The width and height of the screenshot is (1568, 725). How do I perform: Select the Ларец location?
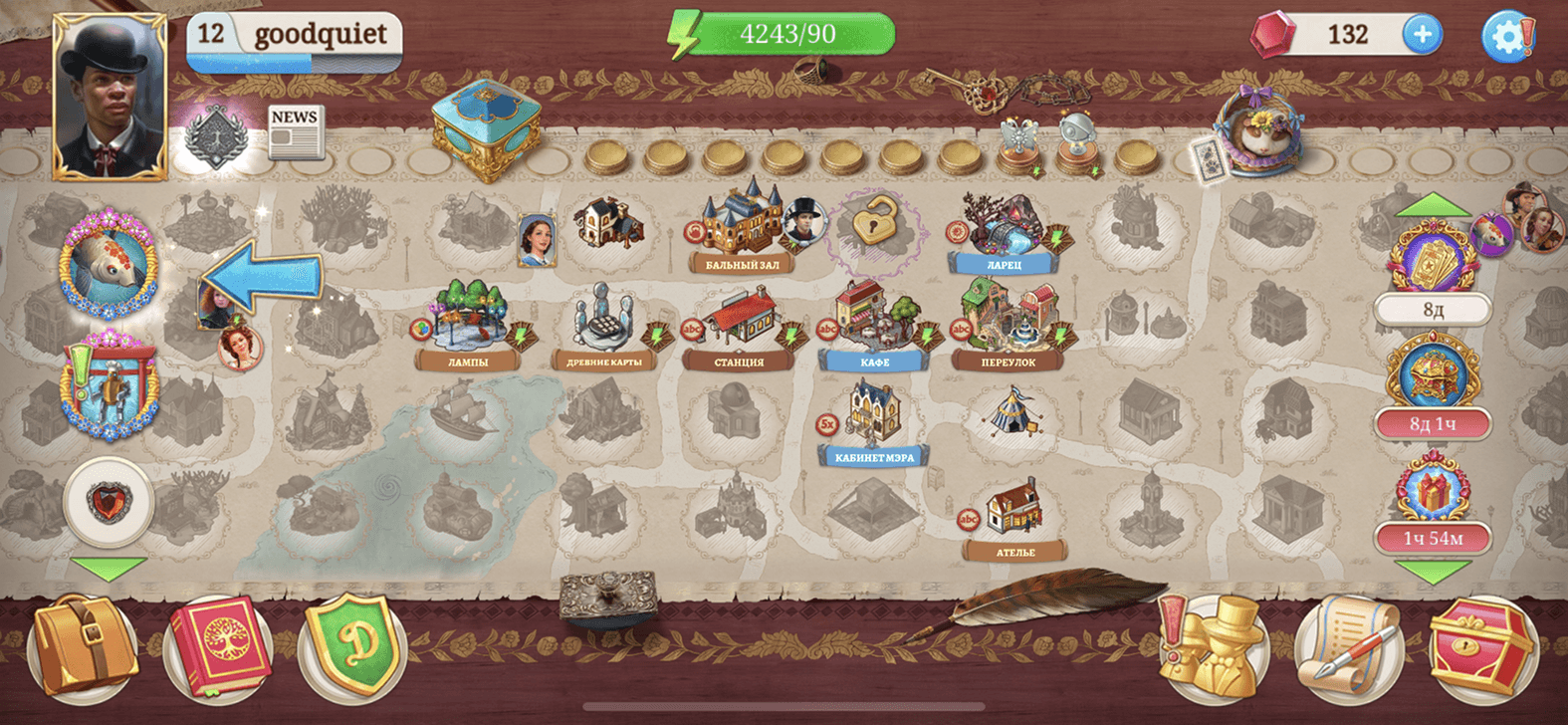click(1004, 229)
